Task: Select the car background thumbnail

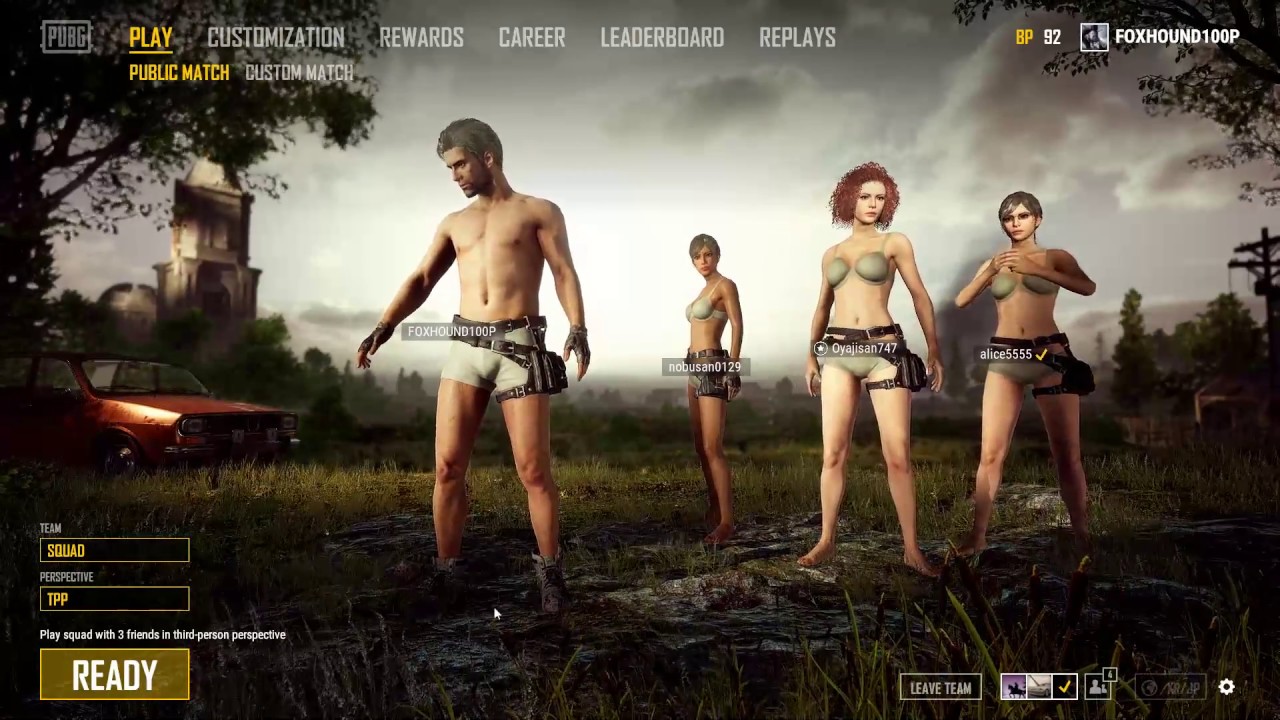Action: pyautogui.click(x=1038, y=687)
